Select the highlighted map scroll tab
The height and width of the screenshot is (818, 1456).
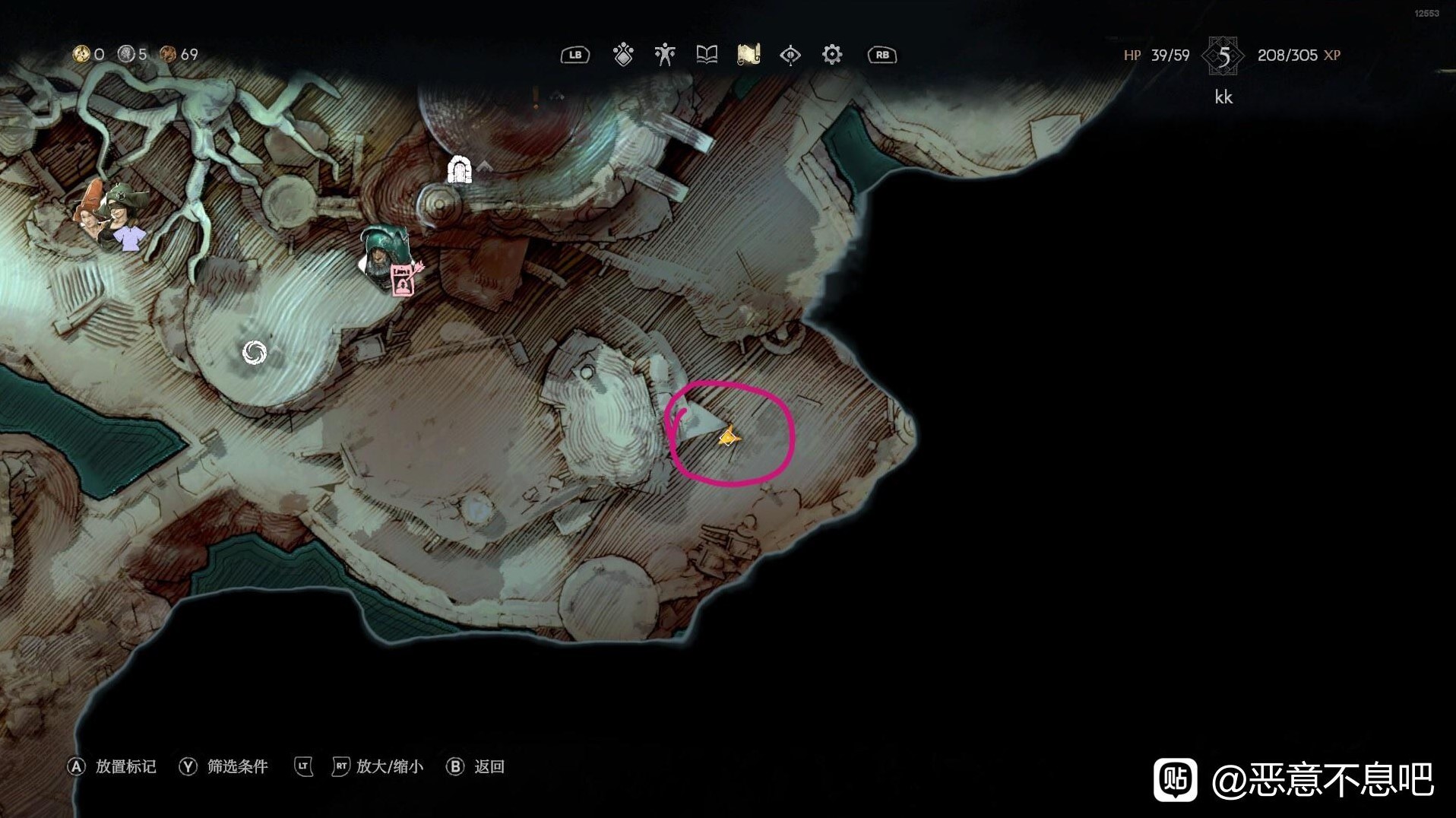pos(749,55)
